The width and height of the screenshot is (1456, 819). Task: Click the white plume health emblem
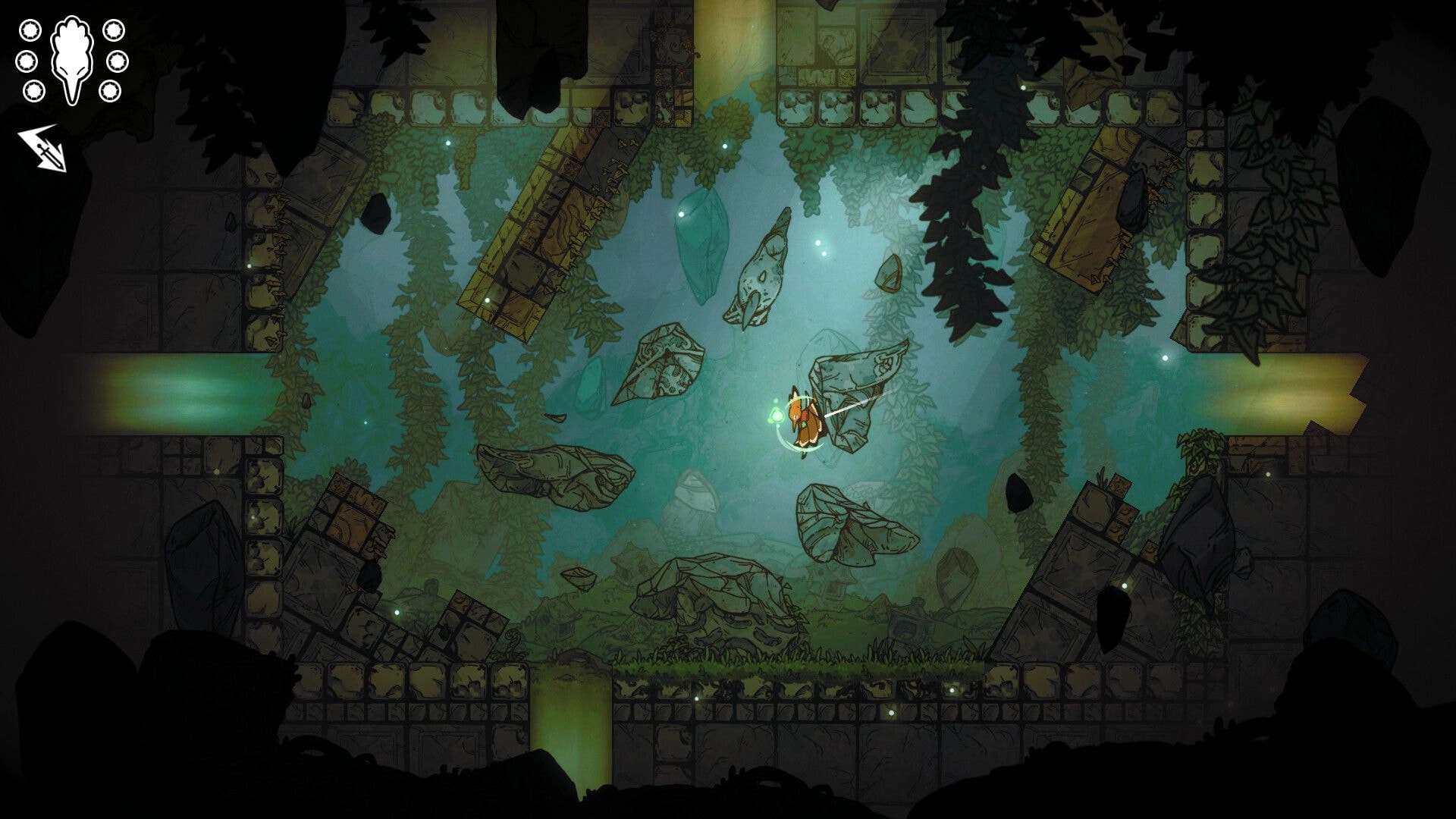72,57
